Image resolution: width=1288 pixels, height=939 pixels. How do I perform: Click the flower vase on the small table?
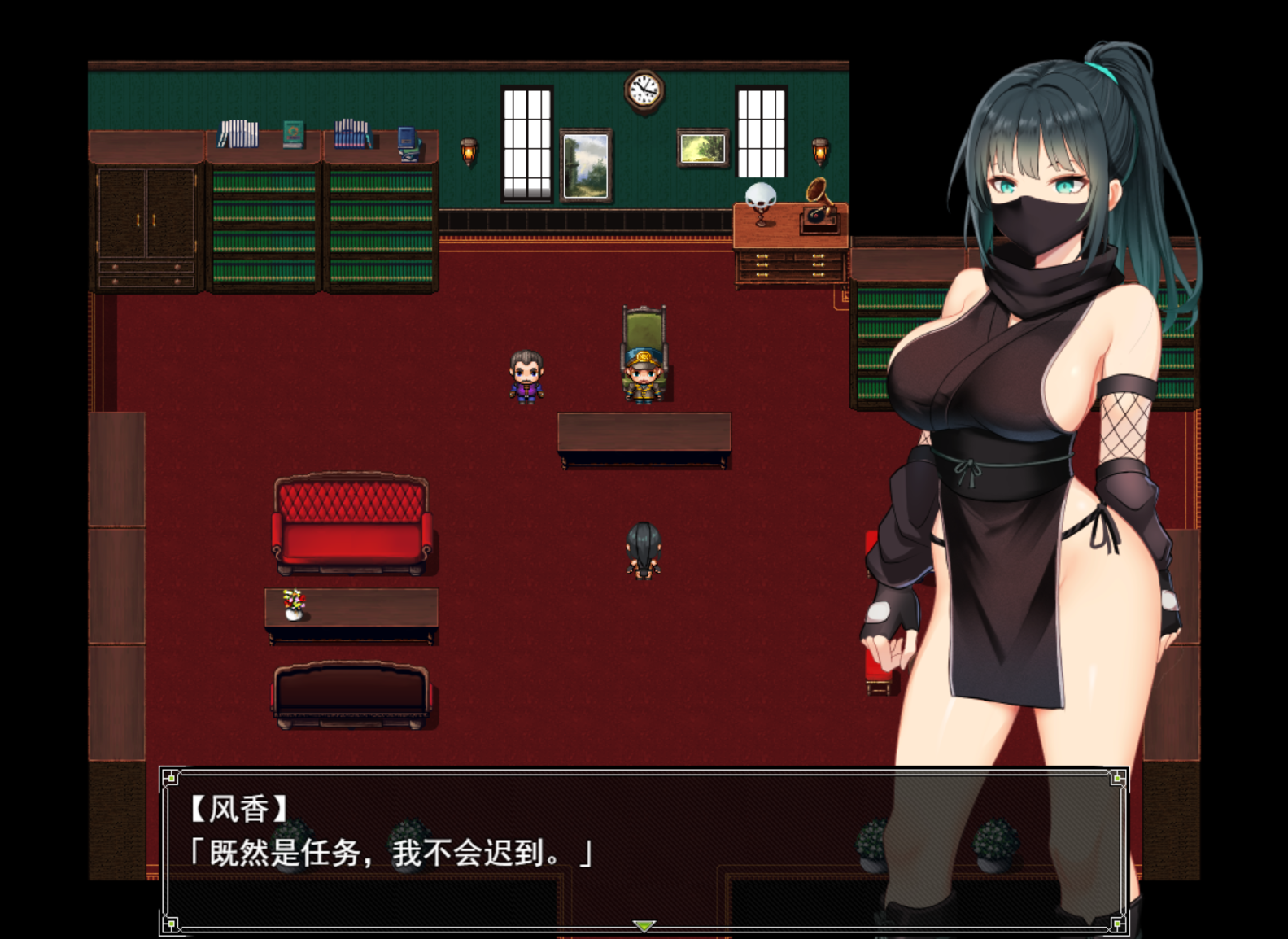(x=295, y=604)
